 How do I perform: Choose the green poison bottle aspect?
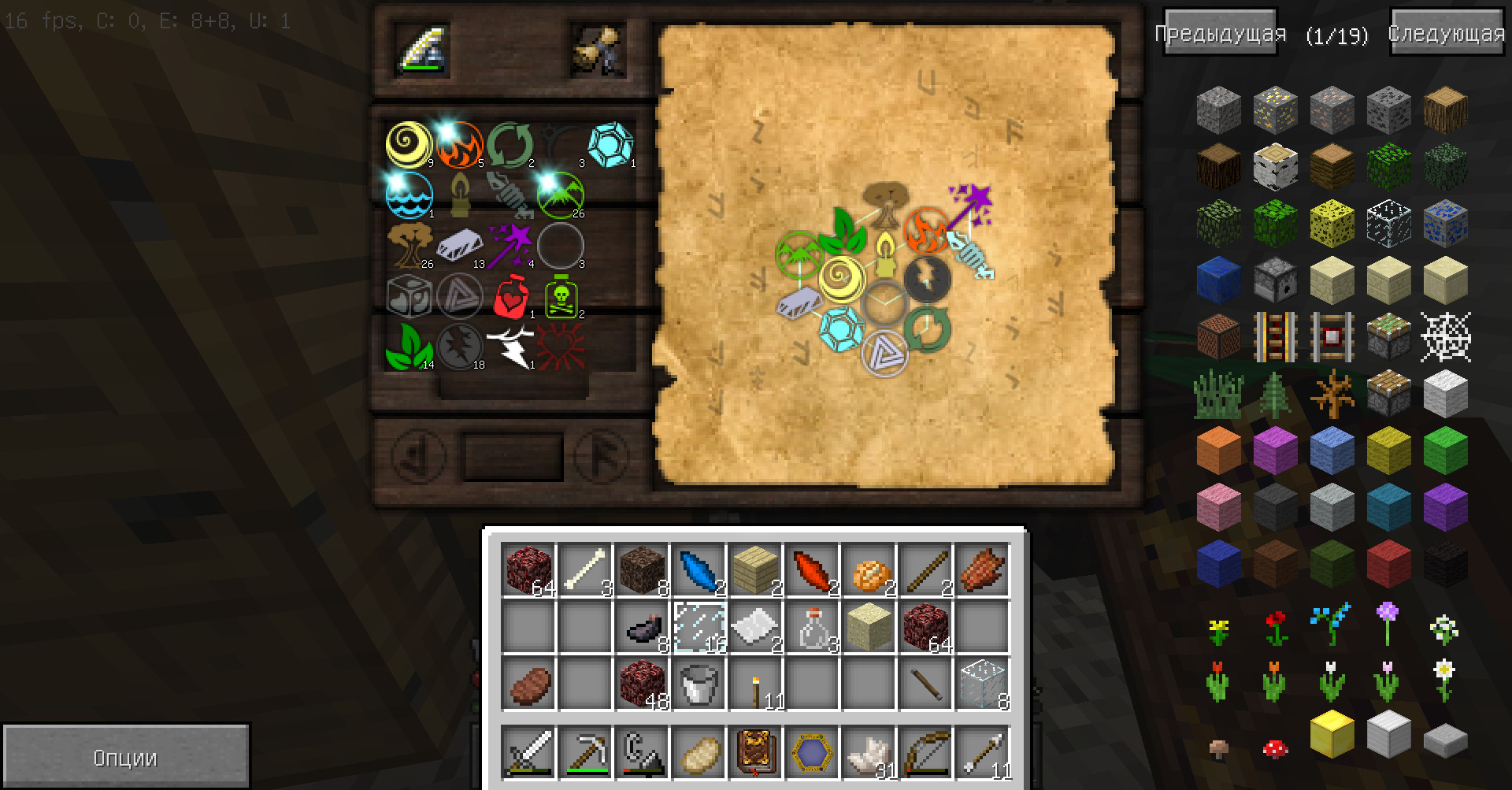[561, 295]
